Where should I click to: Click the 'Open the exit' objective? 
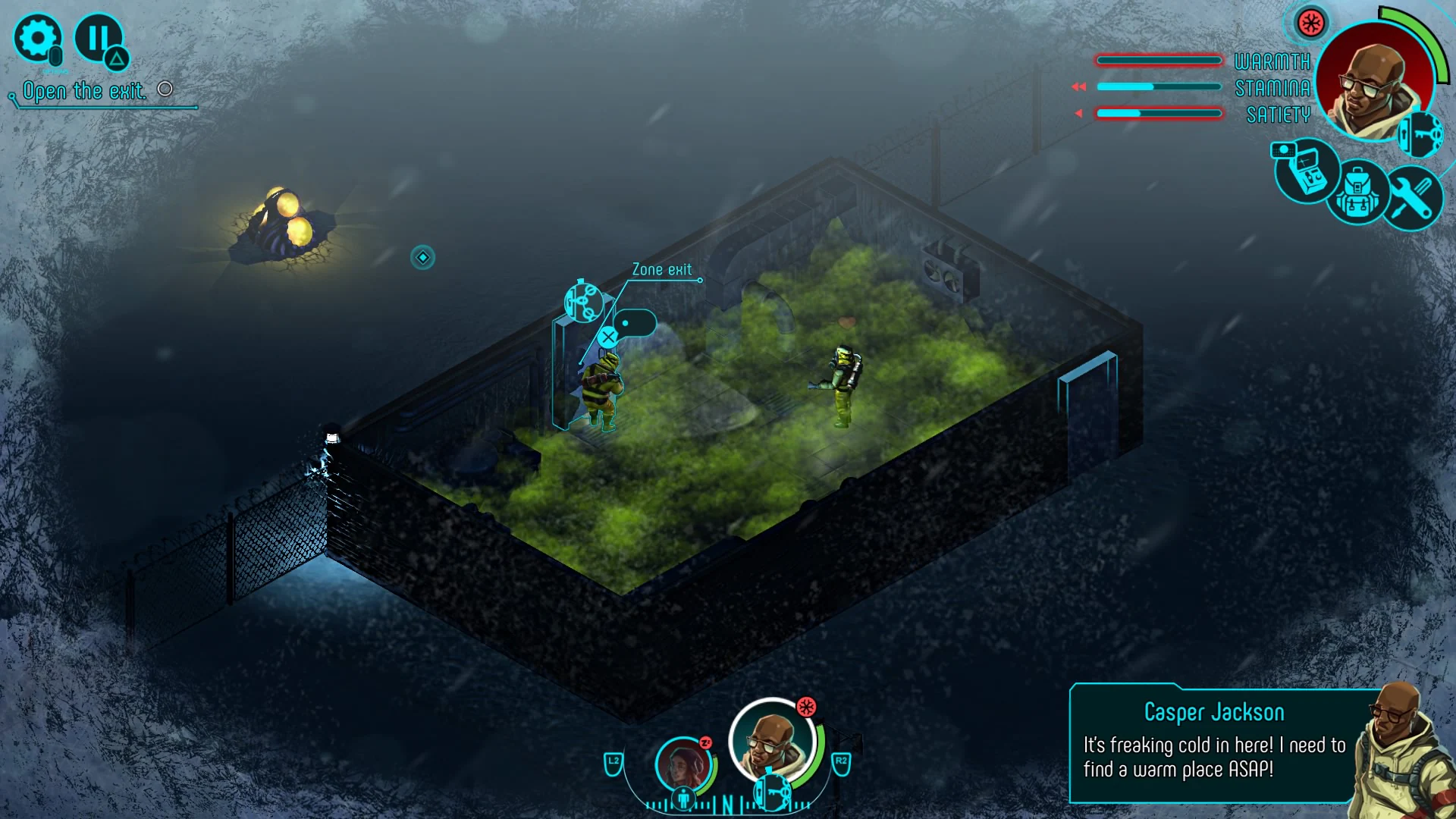click(x=86, y=90)
